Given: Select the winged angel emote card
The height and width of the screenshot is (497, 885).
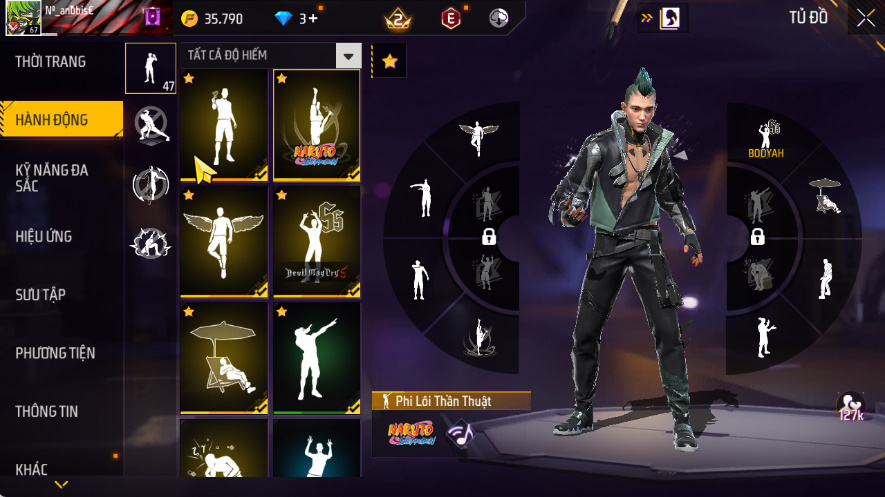Looking at the screenshot, I should click(x=223, y=241).
